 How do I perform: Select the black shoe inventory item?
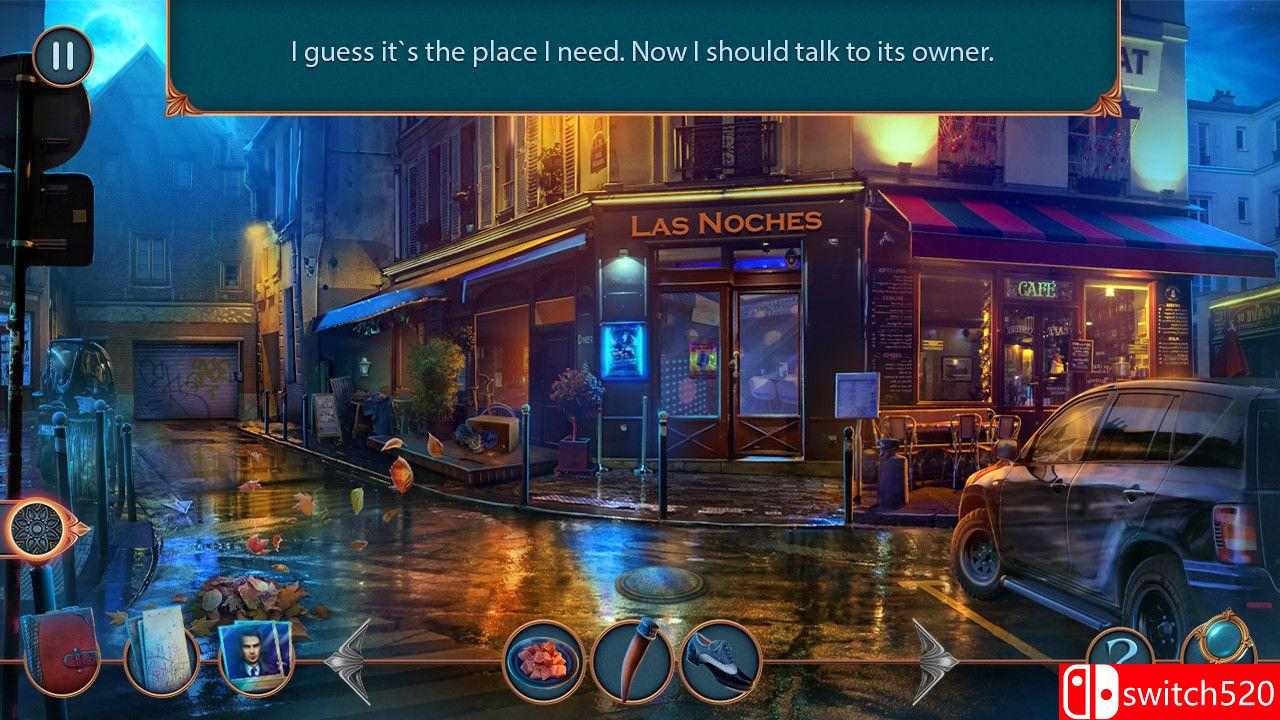tap(719, 661)
